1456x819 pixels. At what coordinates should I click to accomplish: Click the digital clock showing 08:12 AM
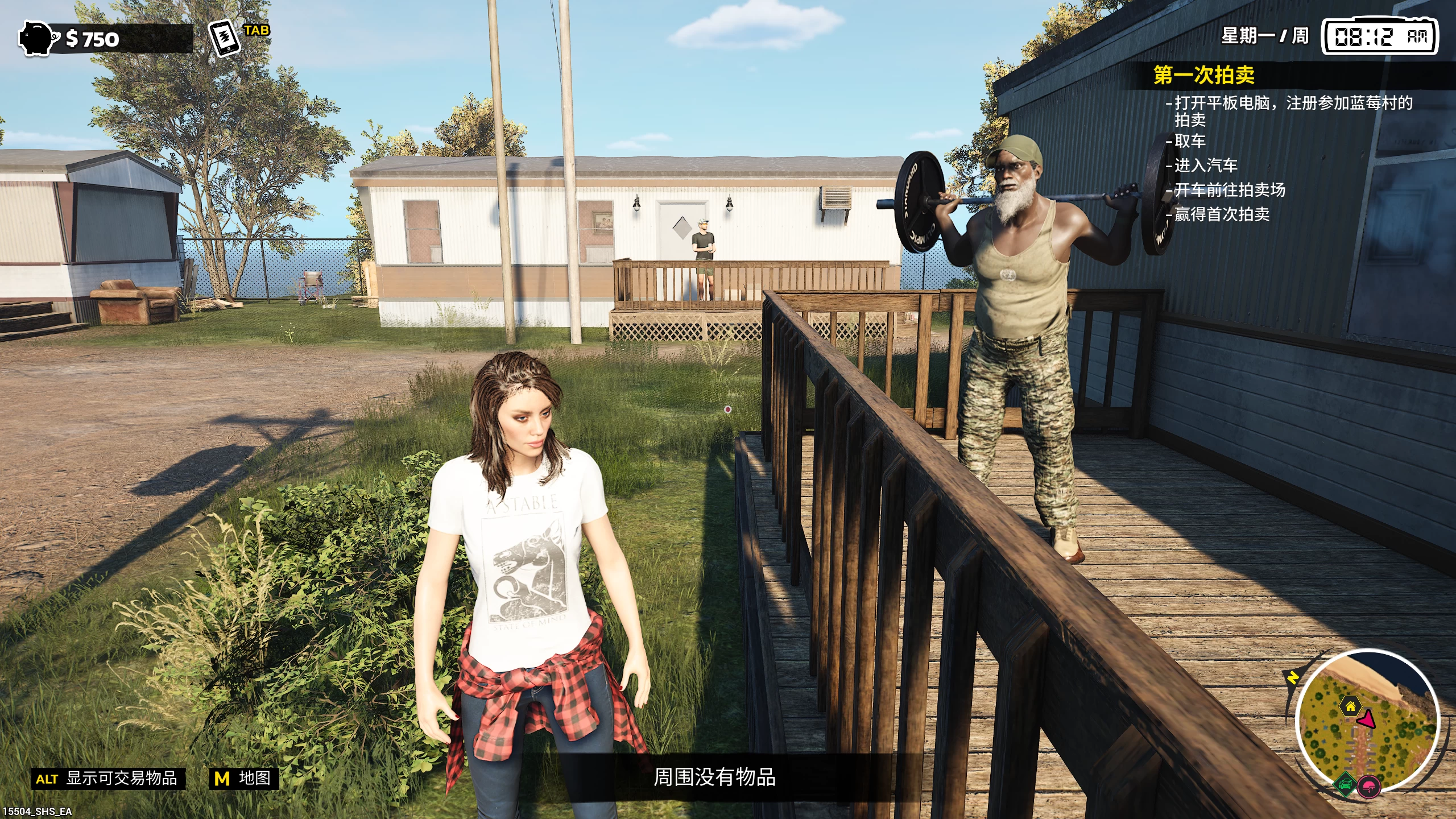coord(1388,35)
